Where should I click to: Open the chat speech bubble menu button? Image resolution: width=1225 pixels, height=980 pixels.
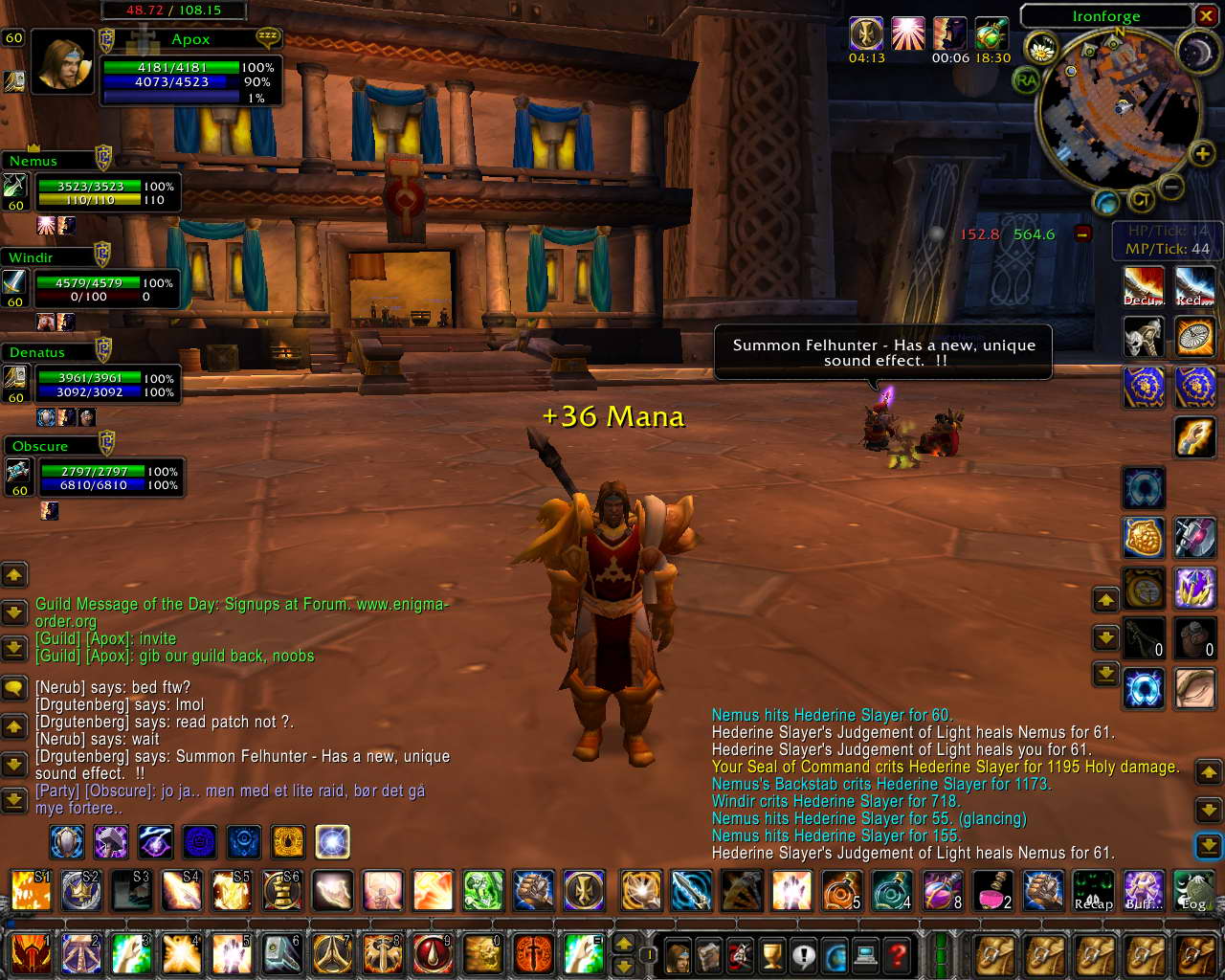click(x=14, y=687)
